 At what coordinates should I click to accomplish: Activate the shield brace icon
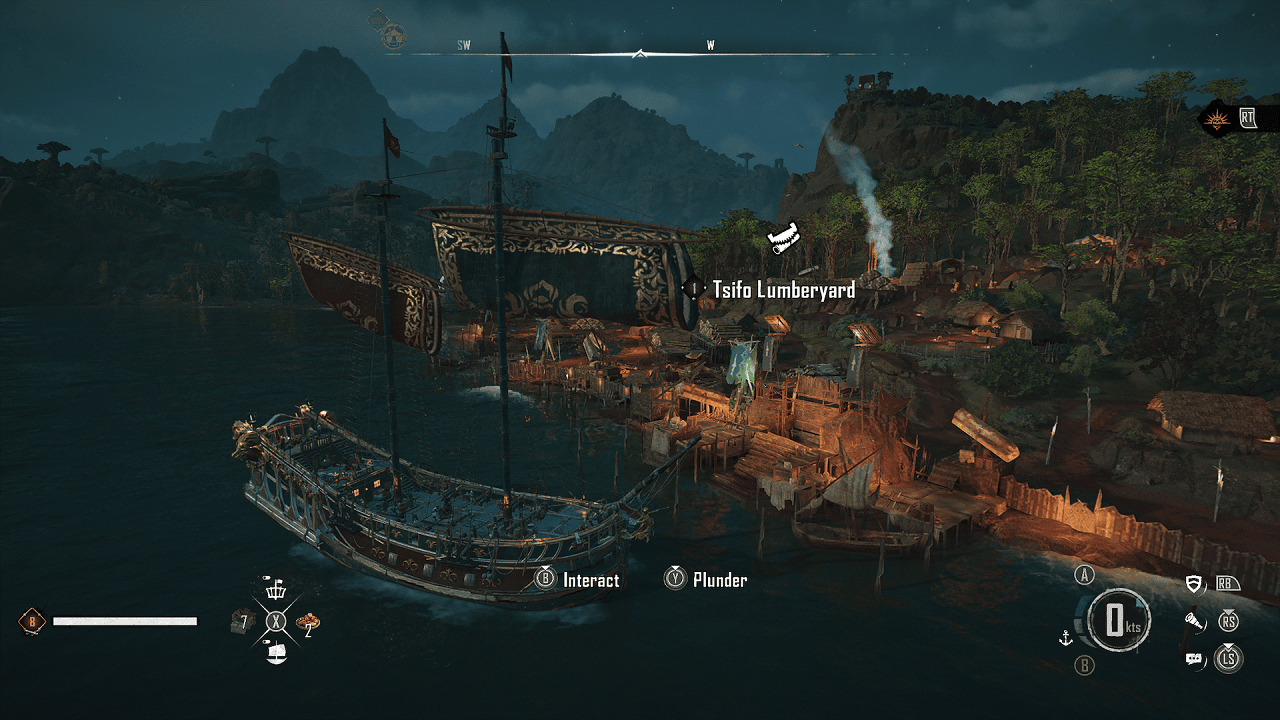coord(1195,584)
